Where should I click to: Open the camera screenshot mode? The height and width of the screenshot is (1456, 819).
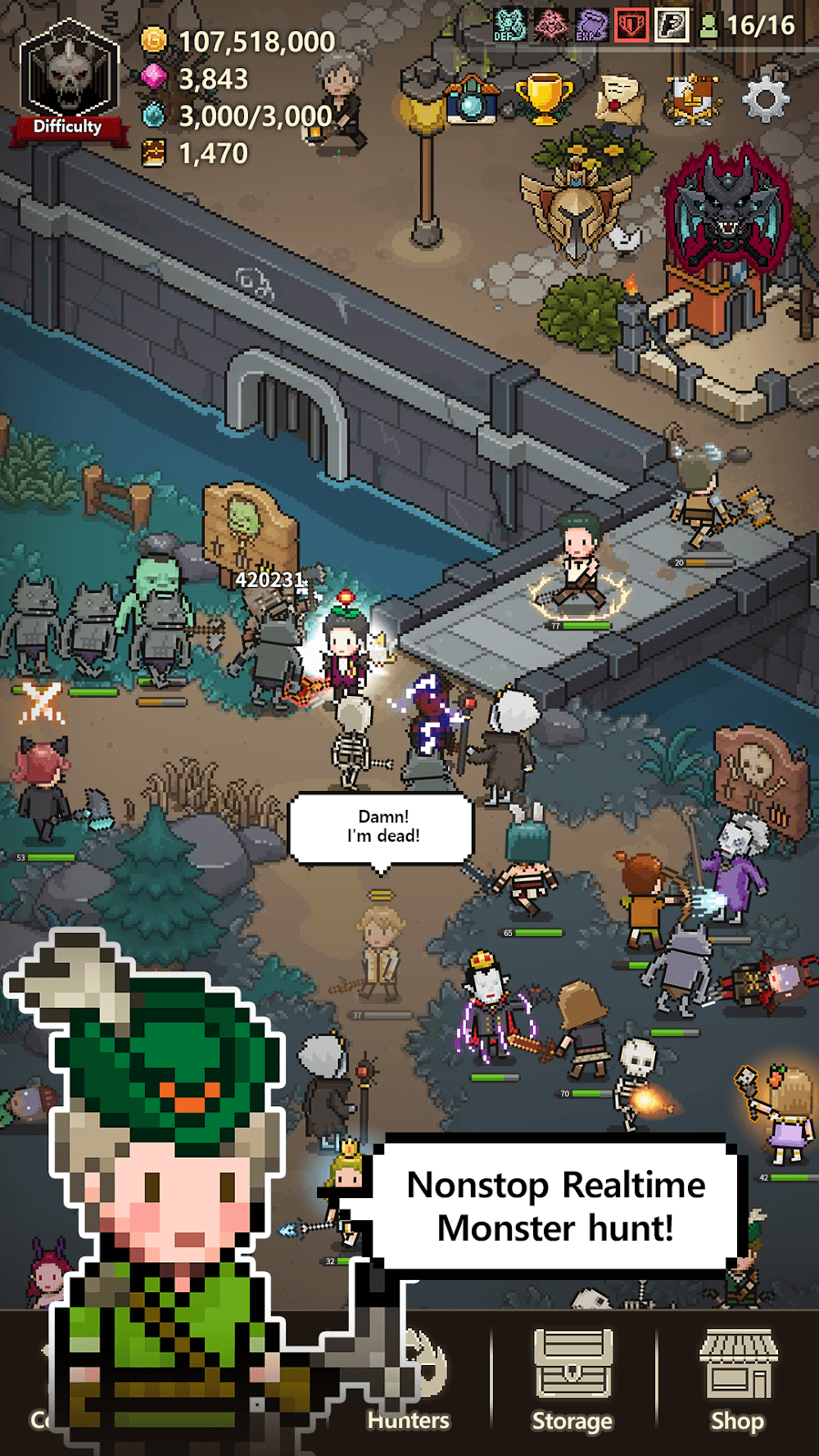click(x=472, y=101)
